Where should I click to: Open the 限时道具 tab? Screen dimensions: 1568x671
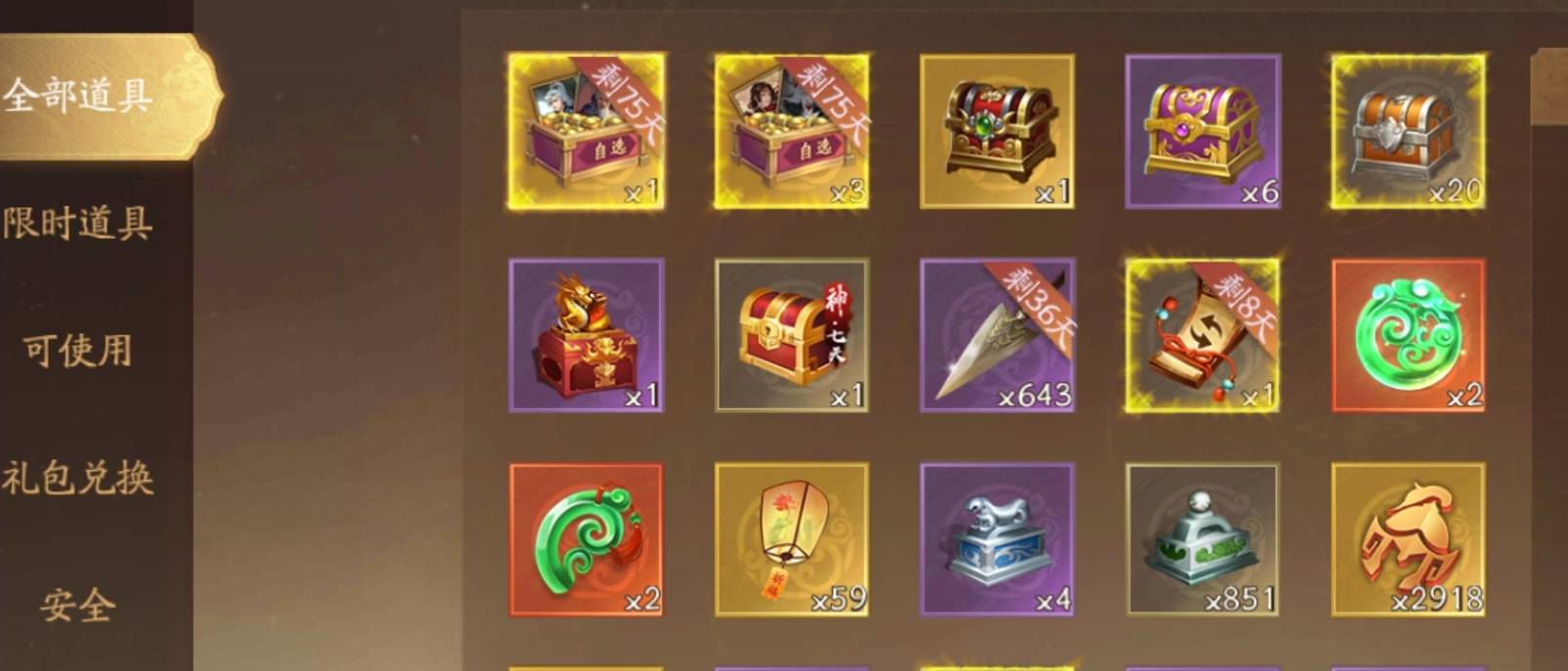coord(78,223)
